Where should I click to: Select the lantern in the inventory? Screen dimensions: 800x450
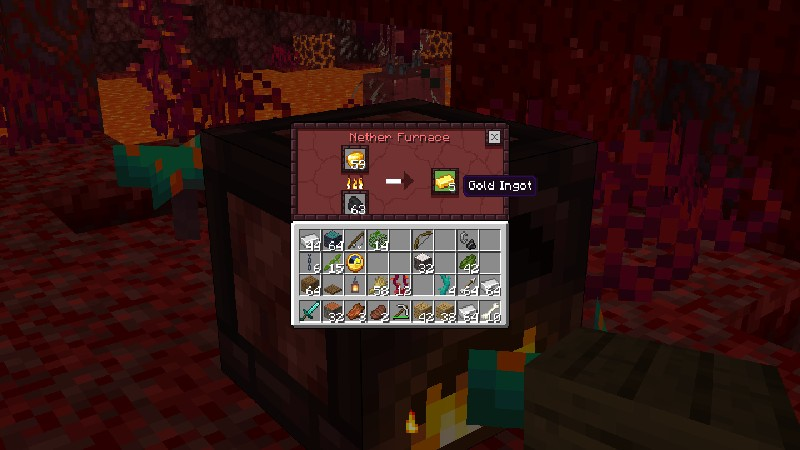(x=354, y=287)
